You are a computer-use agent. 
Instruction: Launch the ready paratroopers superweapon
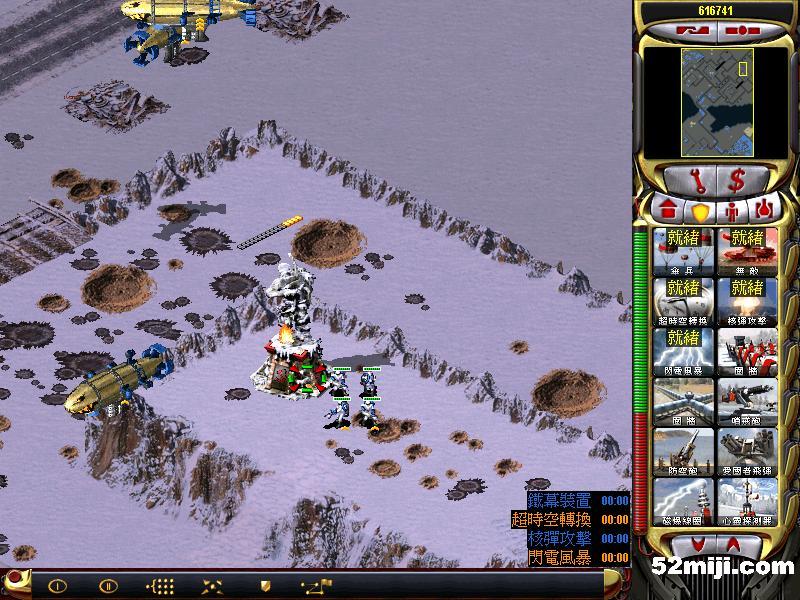pos(682,251)
